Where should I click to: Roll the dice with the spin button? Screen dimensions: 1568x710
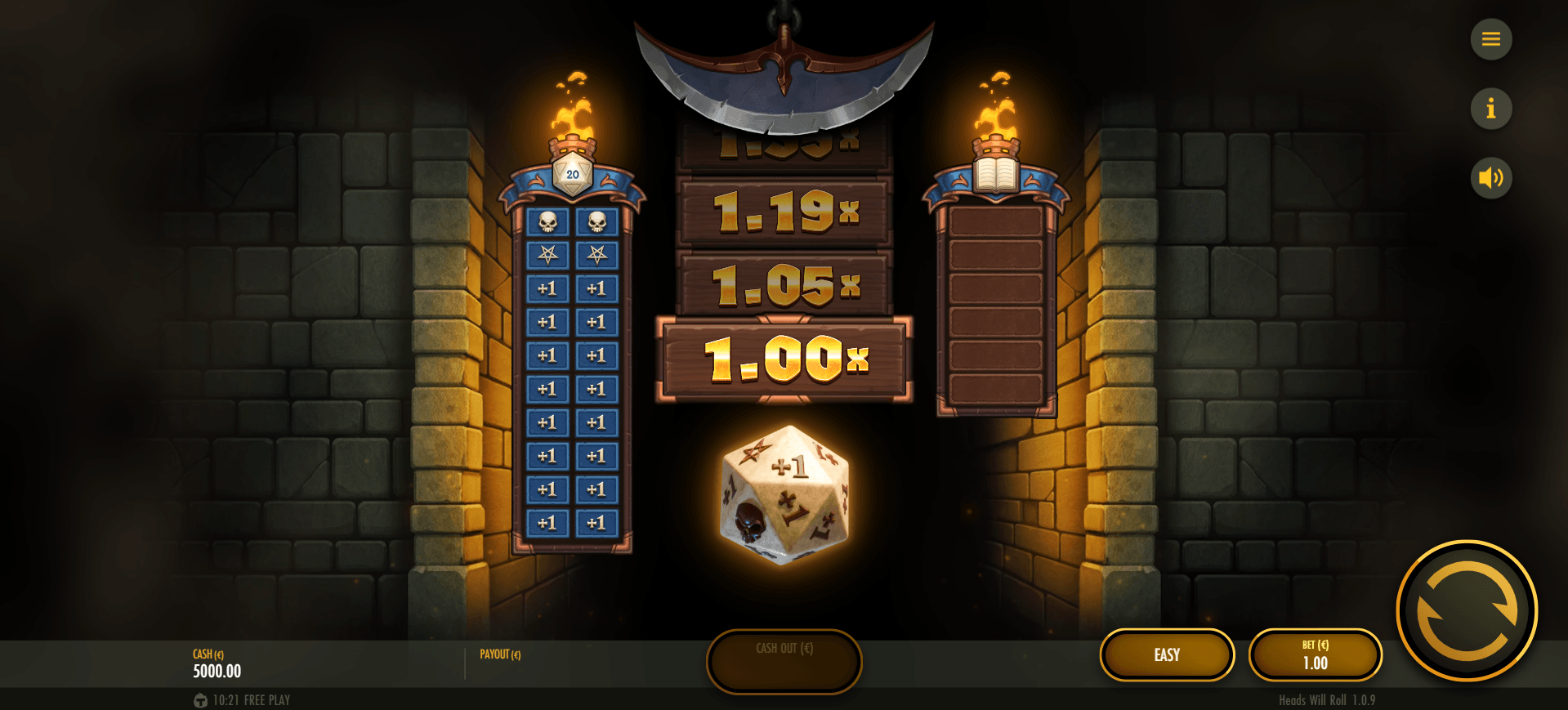[1467, 611]
